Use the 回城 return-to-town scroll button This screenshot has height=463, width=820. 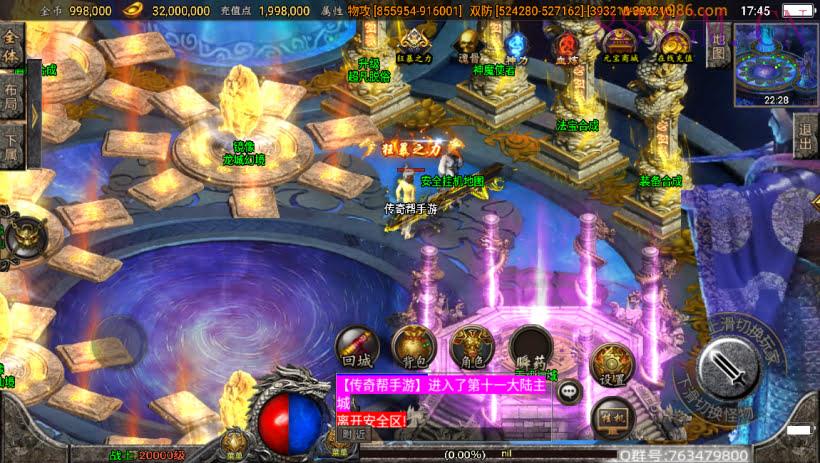click(x=356, y=345)
